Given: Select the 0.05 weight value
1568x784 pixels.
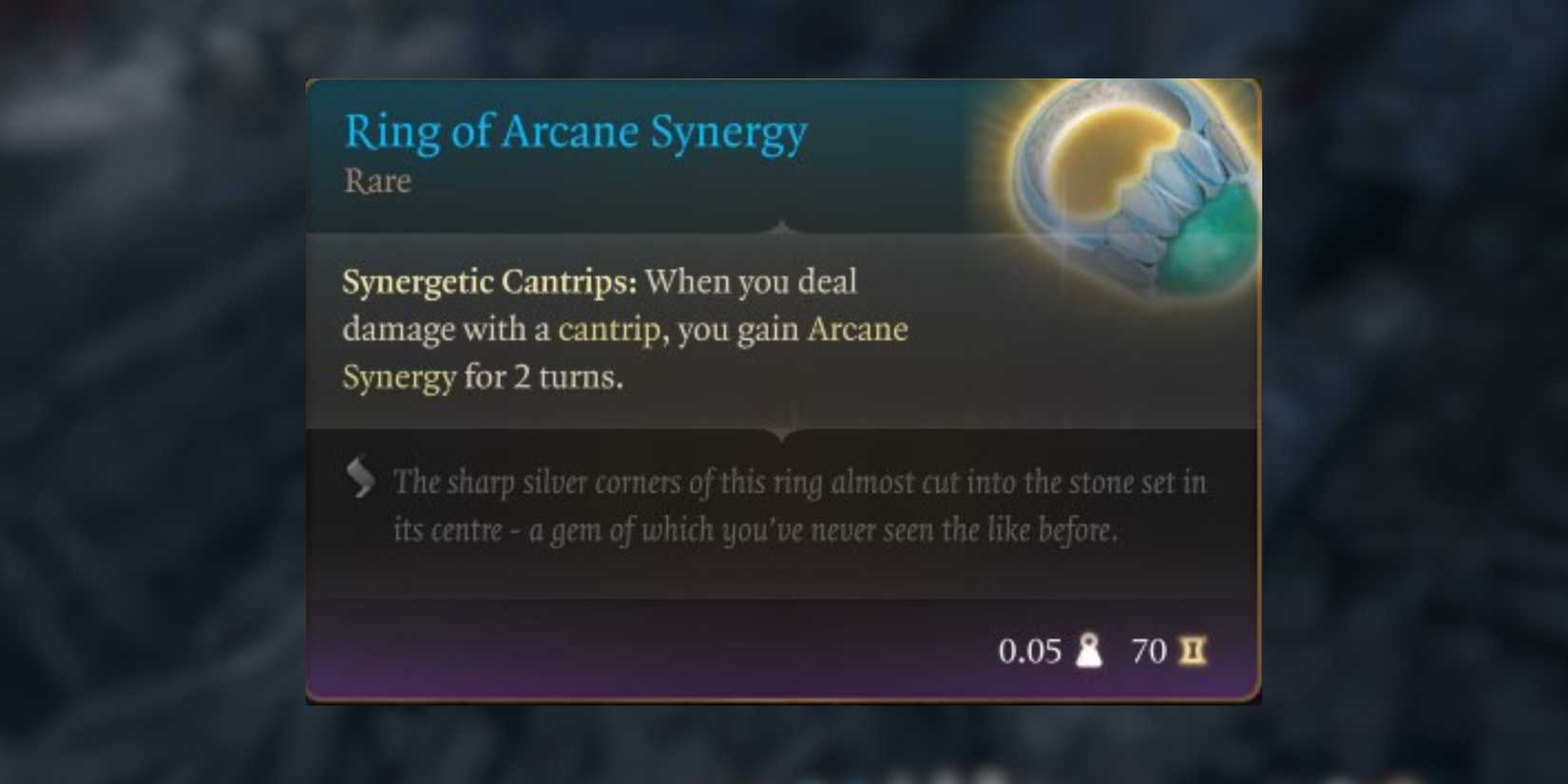Looking at the screenshot, I should coord(1031,652).
